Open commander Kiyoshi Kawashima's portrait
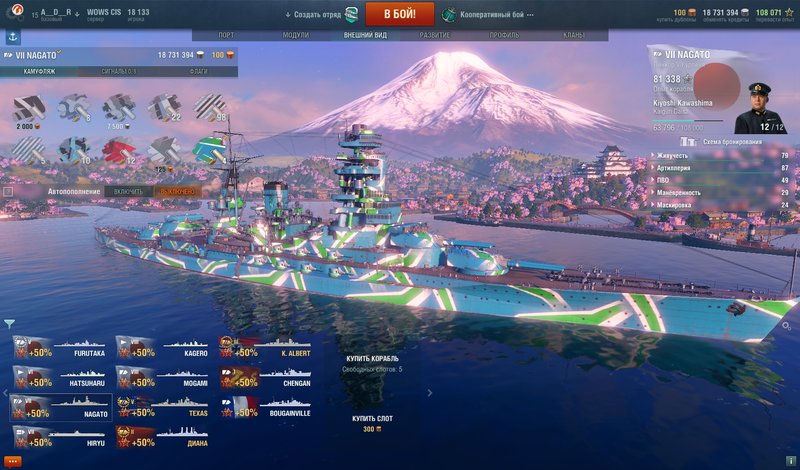The height and width of the screenshot is (470, 800). [756, 104]
